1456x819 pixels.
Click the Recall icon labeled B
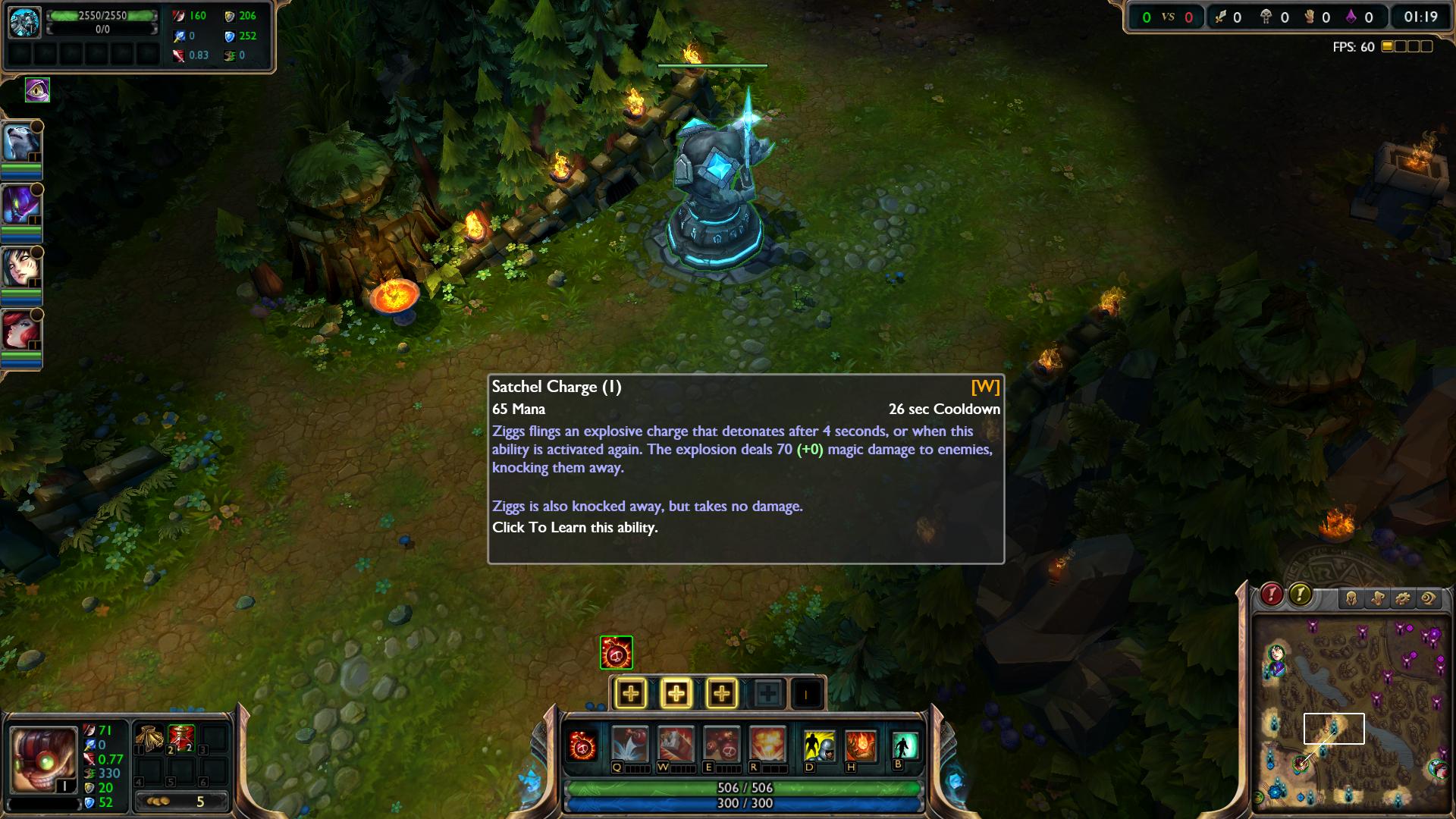tap(905, 745)
